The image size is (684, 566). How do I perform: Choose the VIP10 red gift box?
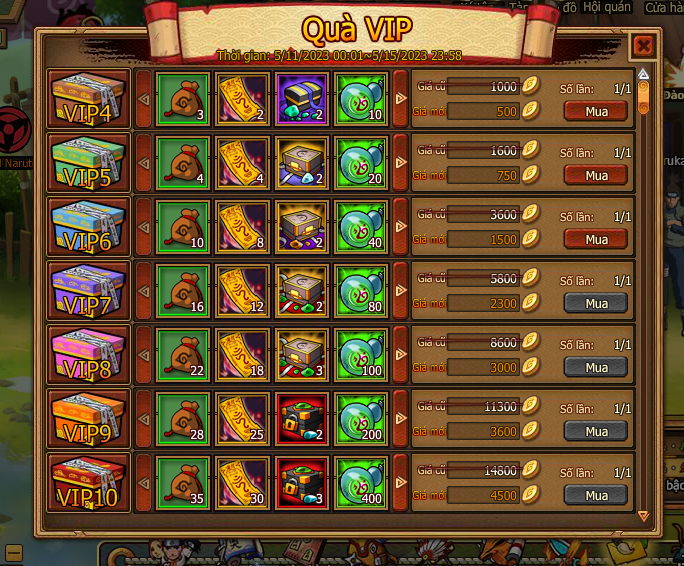(89, 482)
